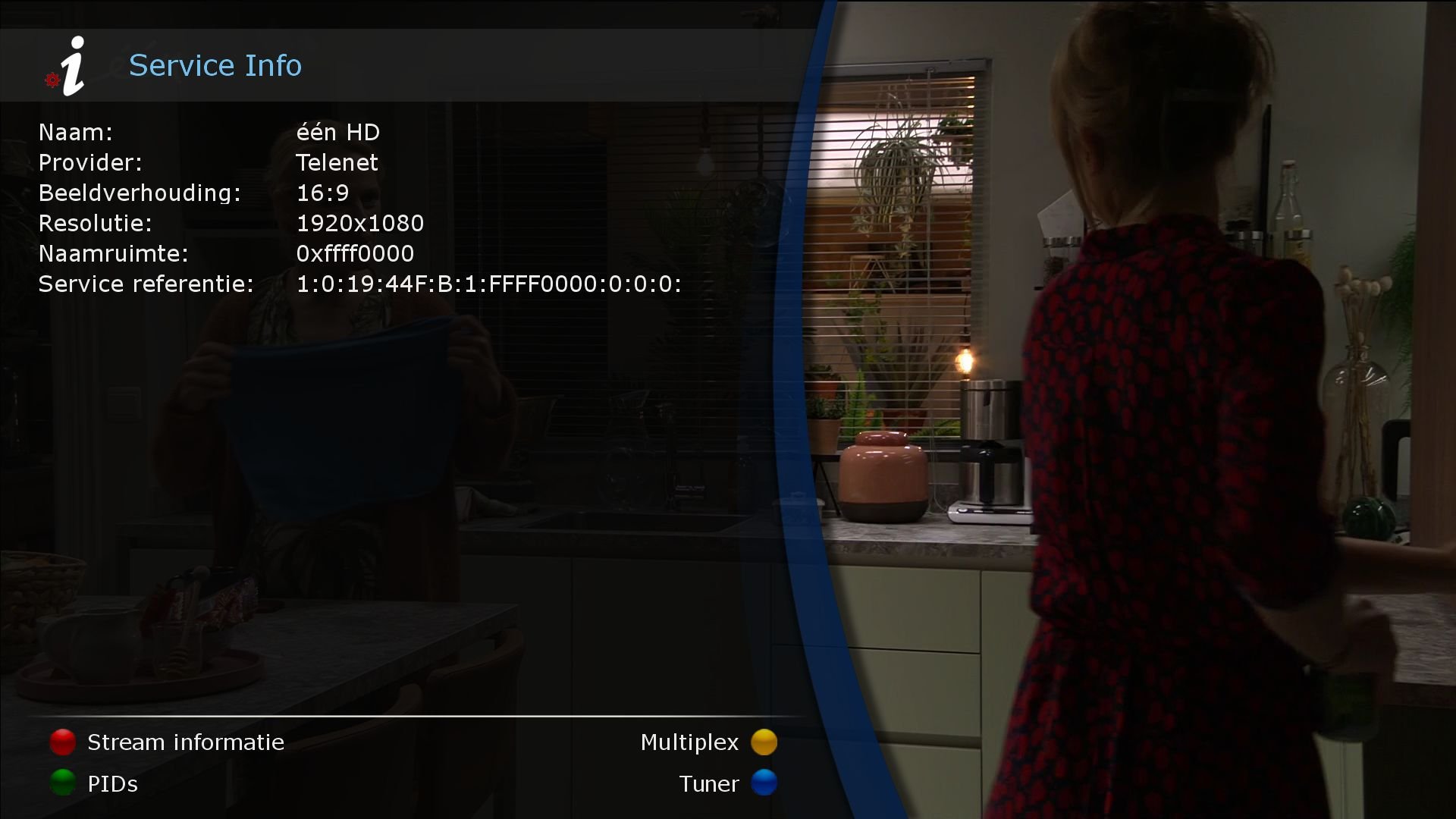This screenshot has width=1456, height=819.
Task: Select the Naamruimte value 0xffff0000
Action: 356,253
